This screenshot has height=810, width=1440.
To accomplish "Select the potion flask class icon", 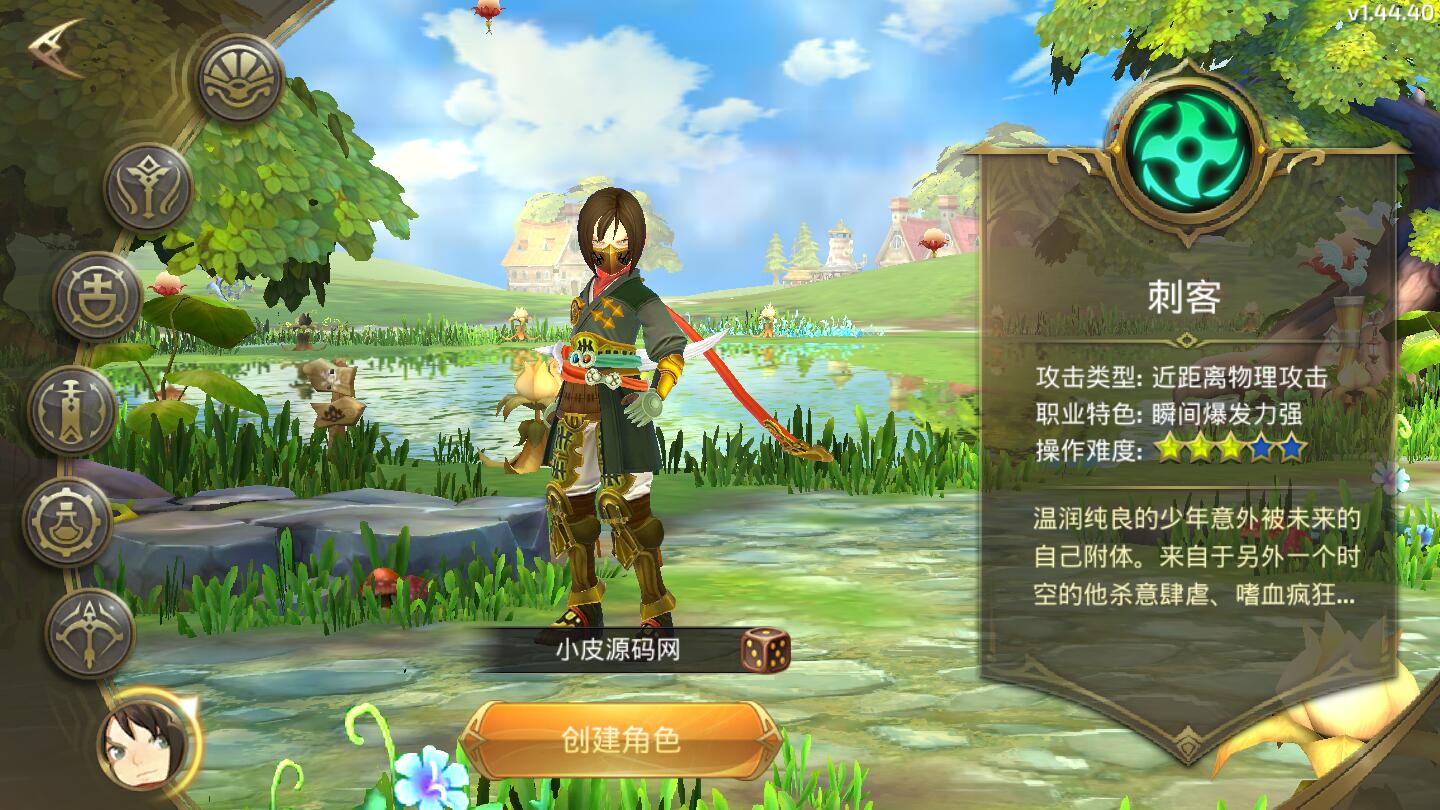I will [x=70, y=518].
